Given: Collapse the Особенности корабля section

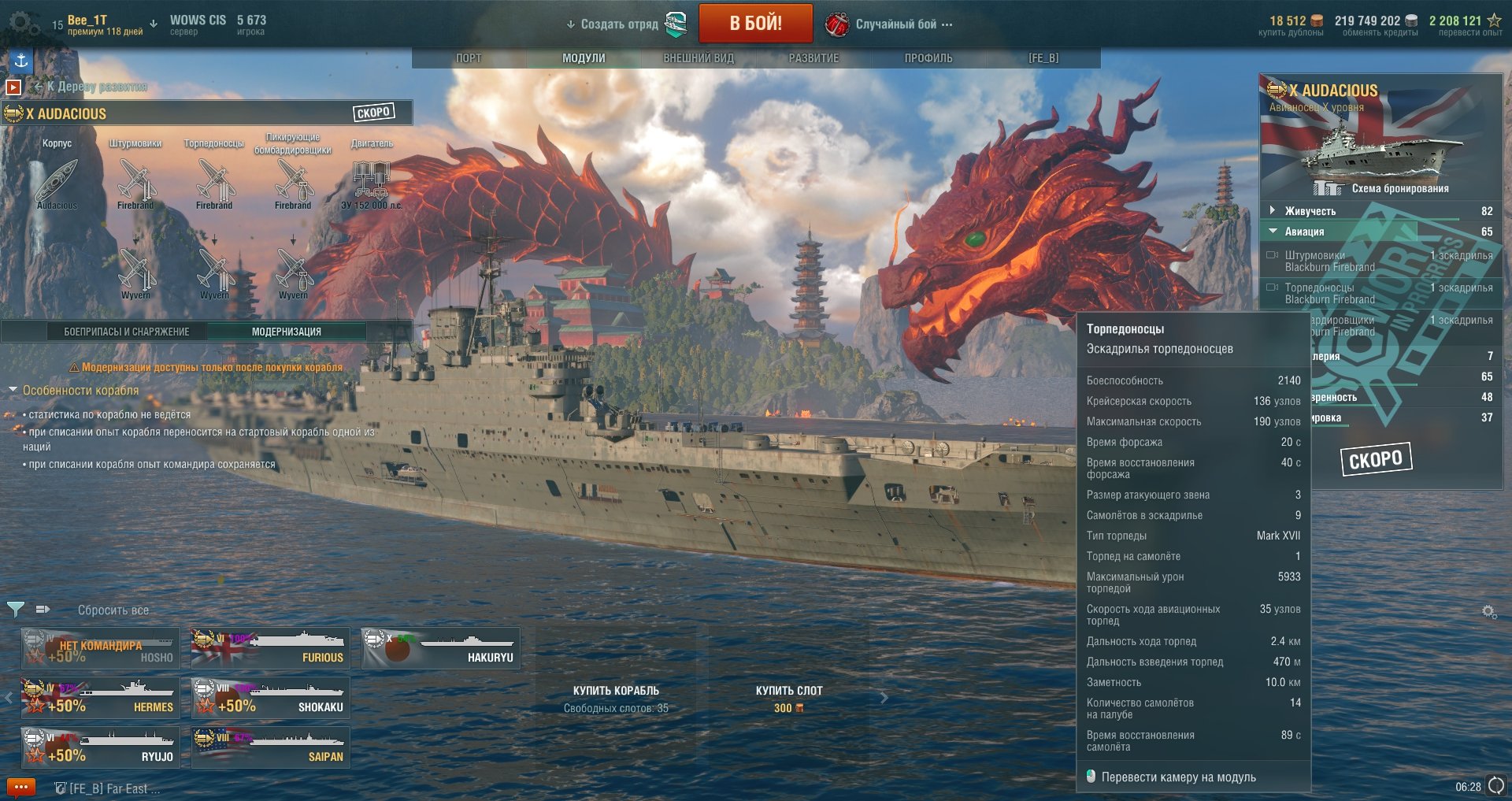Looking at the screenshot, I should coord(13,390).
